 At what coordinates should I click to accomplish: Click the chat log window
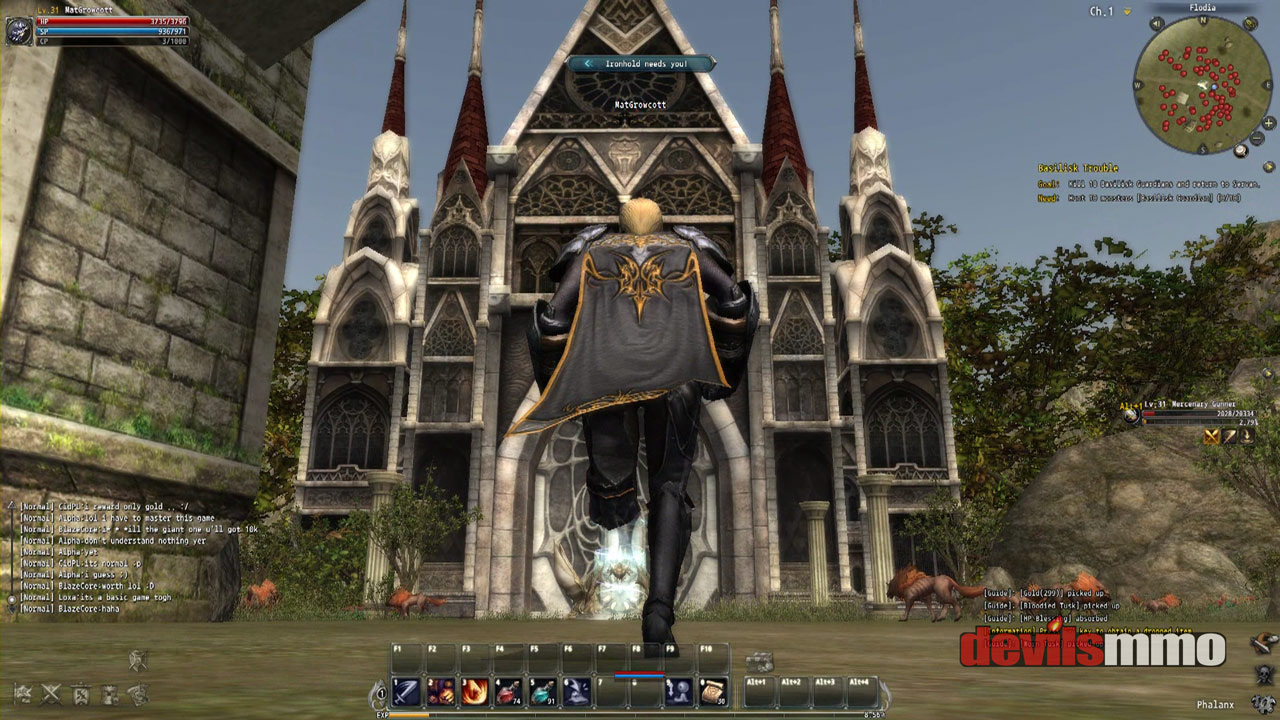click(110, 556)
